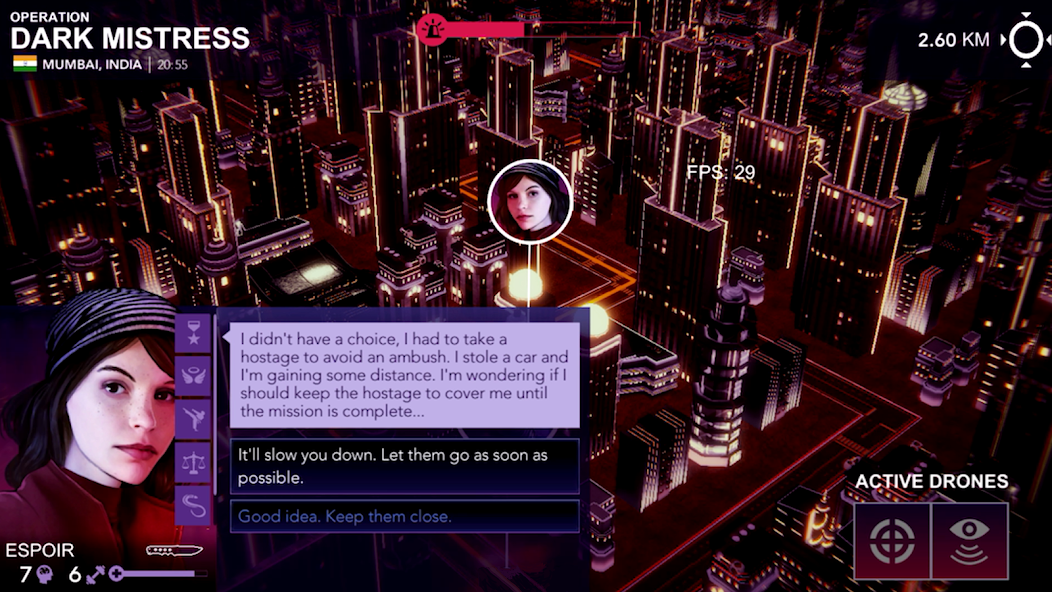Open the martial arts kick trait icon

193,419
